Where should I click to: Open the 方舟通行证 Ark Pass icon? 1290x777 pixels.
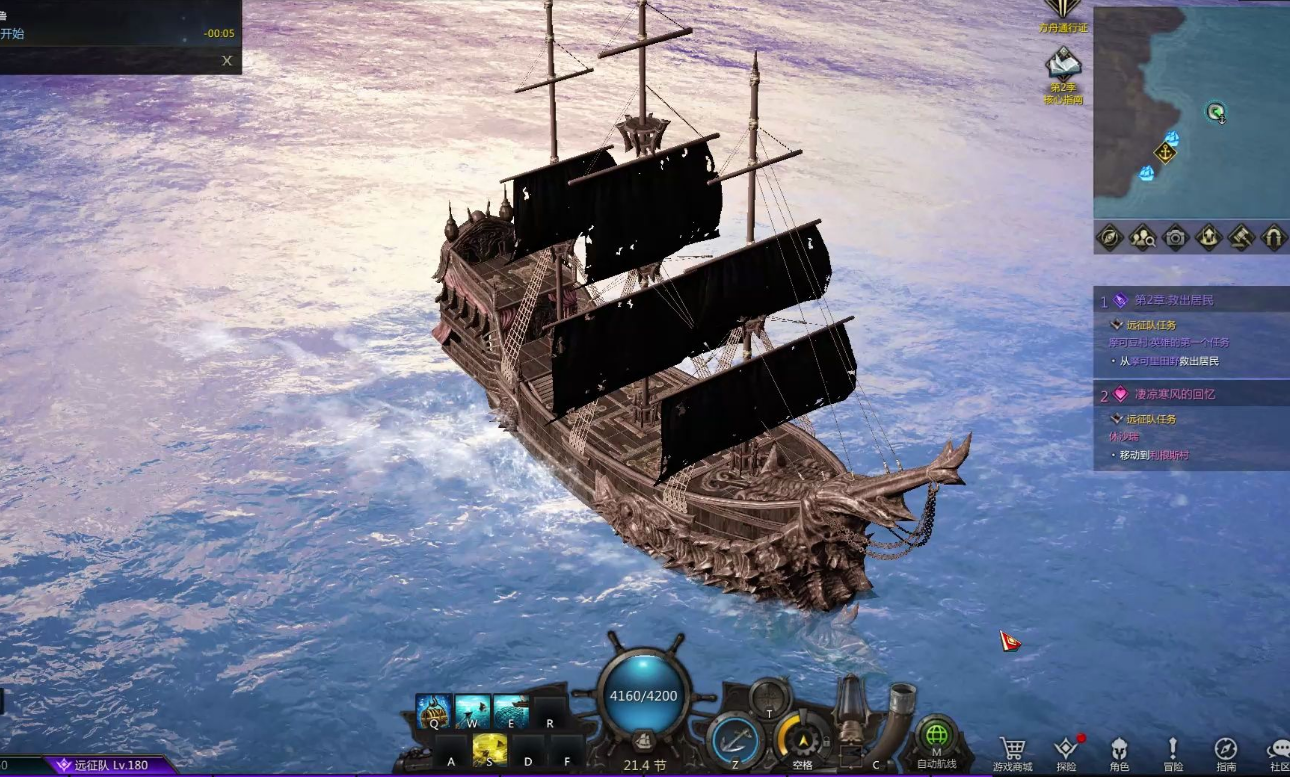[1063, 12]
